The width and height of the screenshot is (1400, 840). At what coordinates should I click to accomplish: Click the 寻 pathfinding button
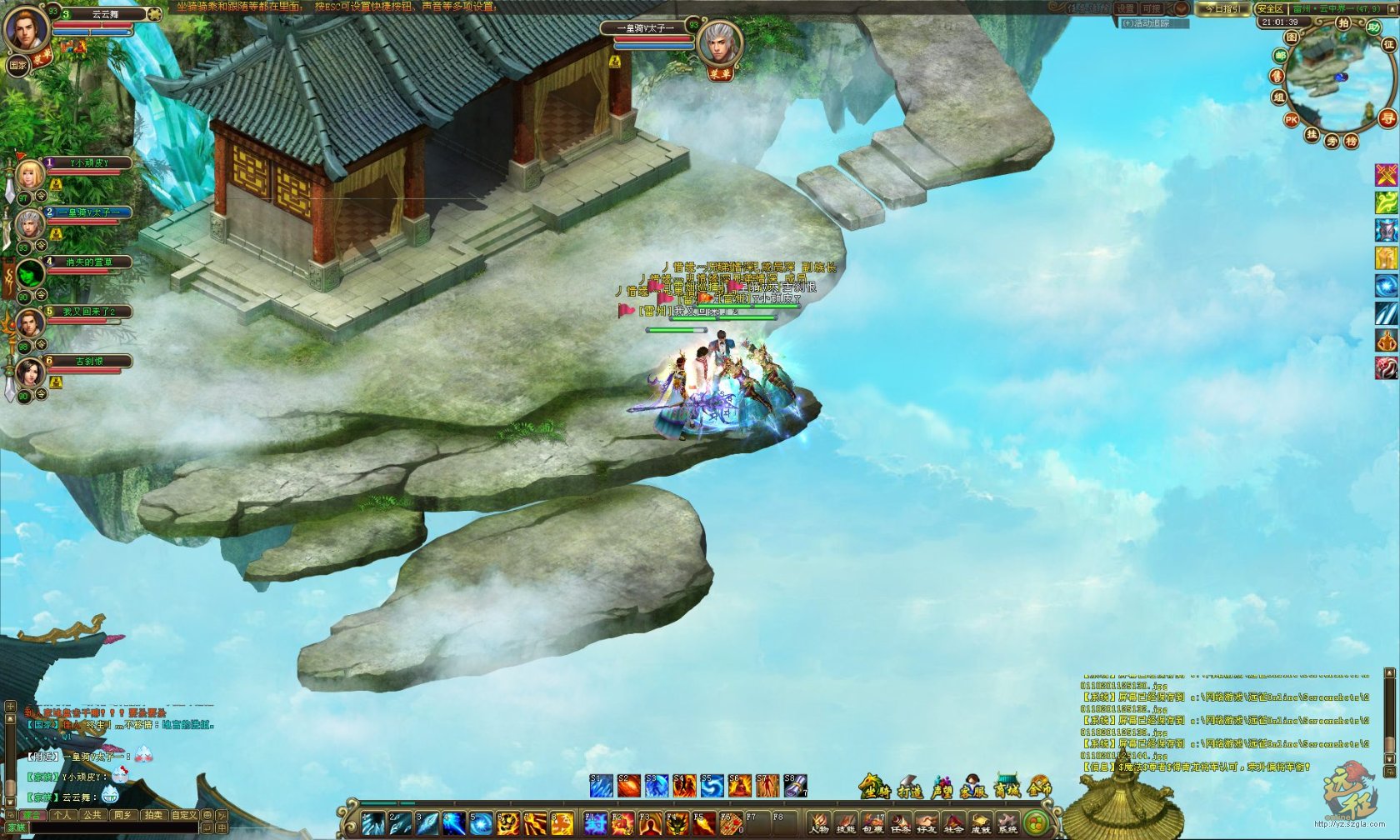click(1387, 118)
